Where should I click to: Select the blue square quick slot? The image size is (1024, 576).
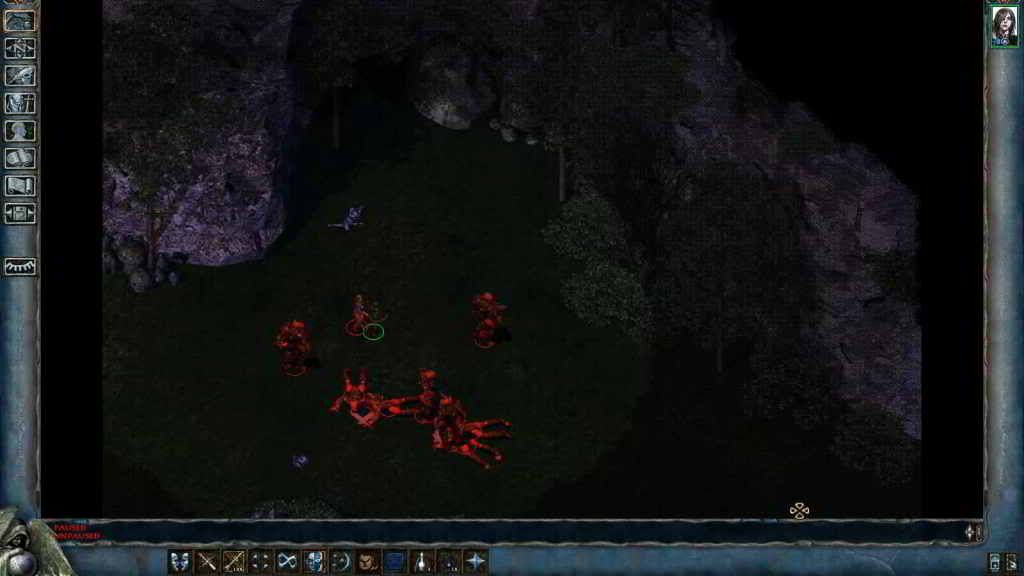tap(395, 561)
